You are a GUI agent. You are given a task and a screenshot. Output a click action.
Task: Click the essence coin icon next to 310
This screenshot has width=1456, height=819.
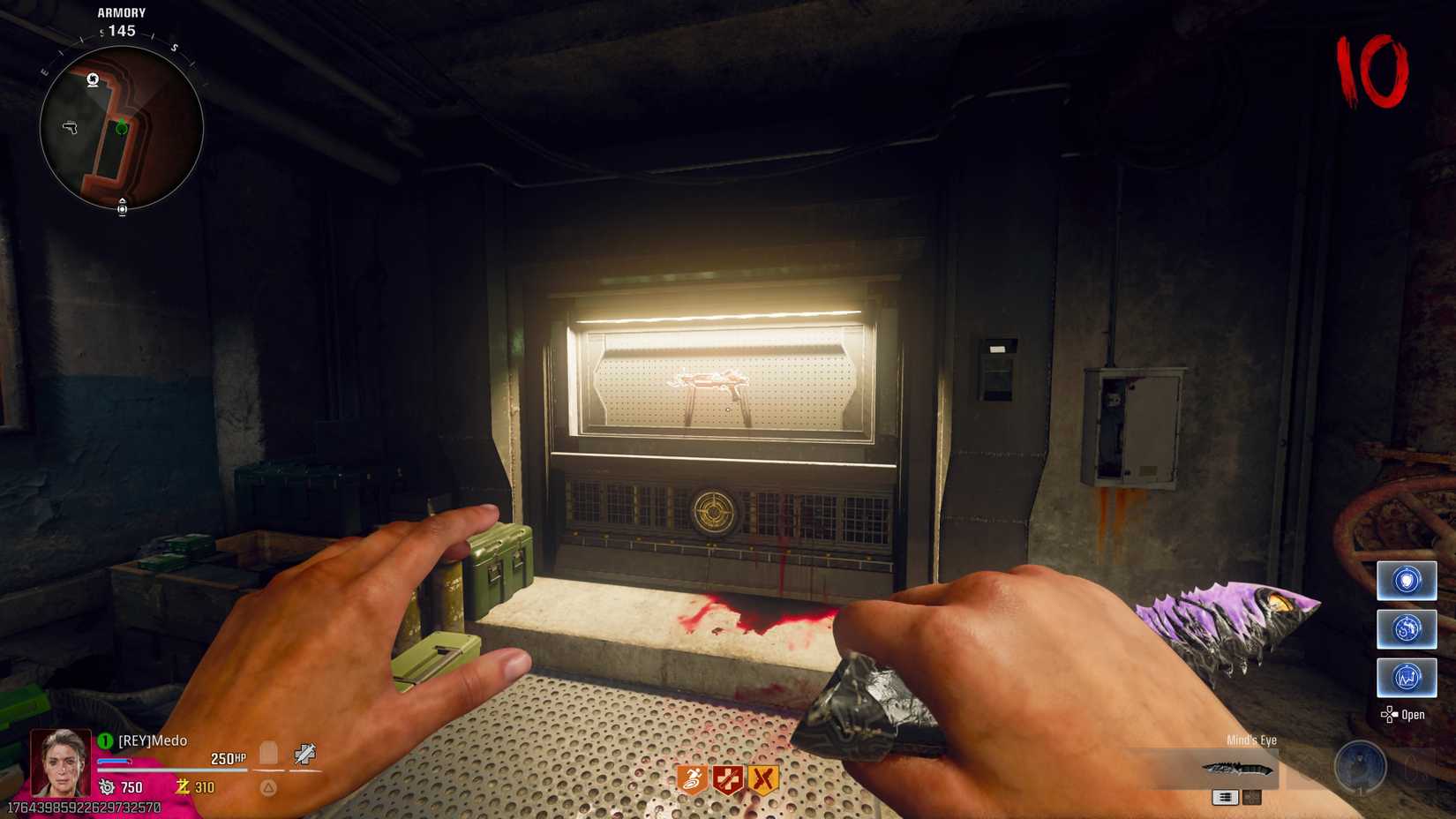(183, 786)
